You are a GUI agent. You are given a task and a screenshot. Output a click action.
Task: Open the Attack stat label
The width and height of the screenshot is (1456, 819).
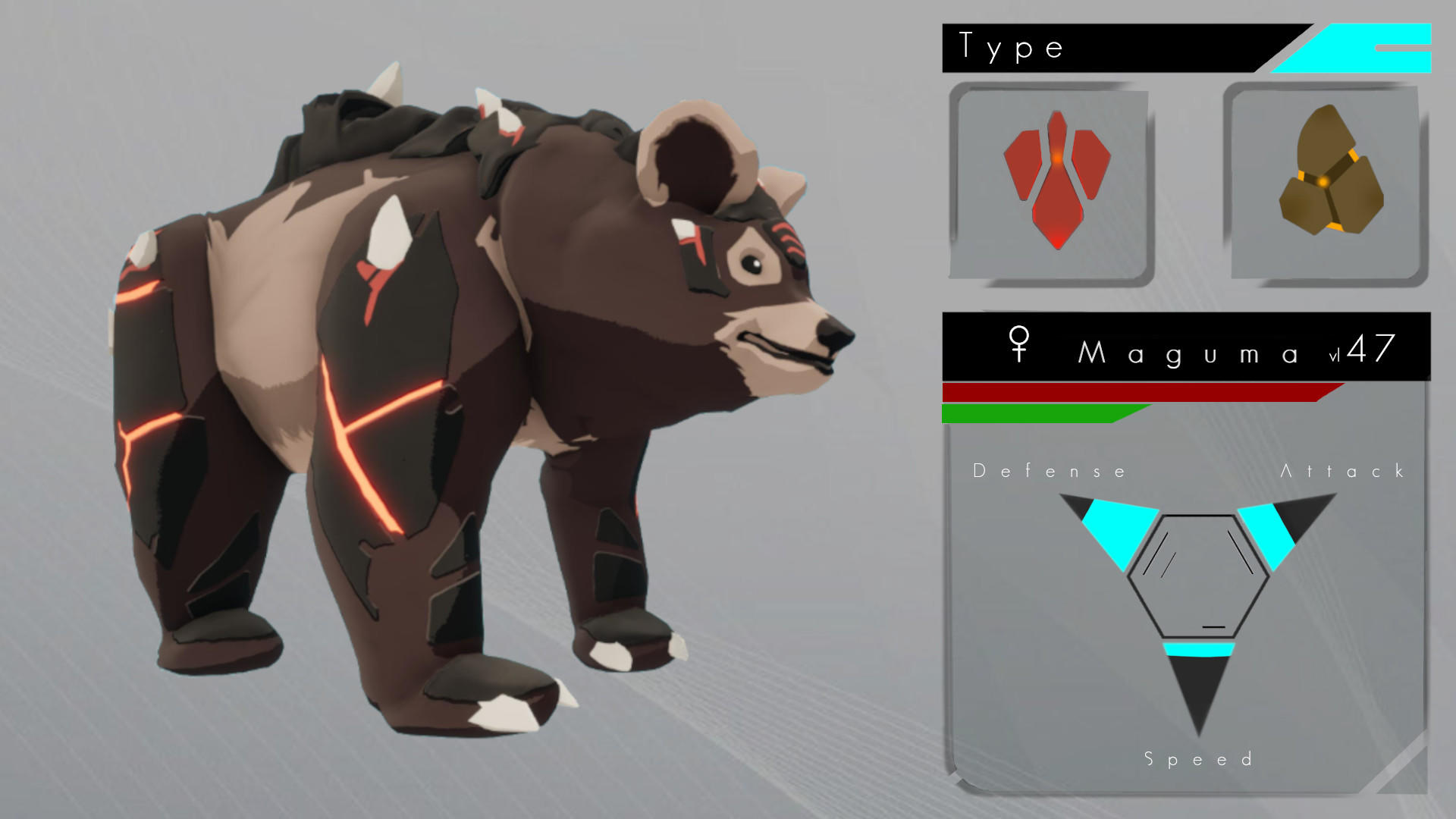tap(1346, 470)
